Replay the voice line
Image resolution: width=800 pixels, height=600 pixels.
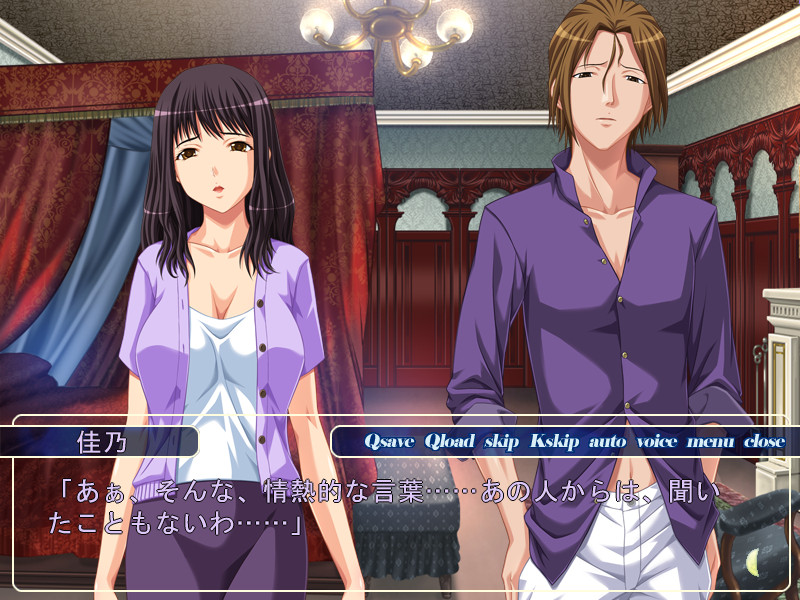pos(657,441)
